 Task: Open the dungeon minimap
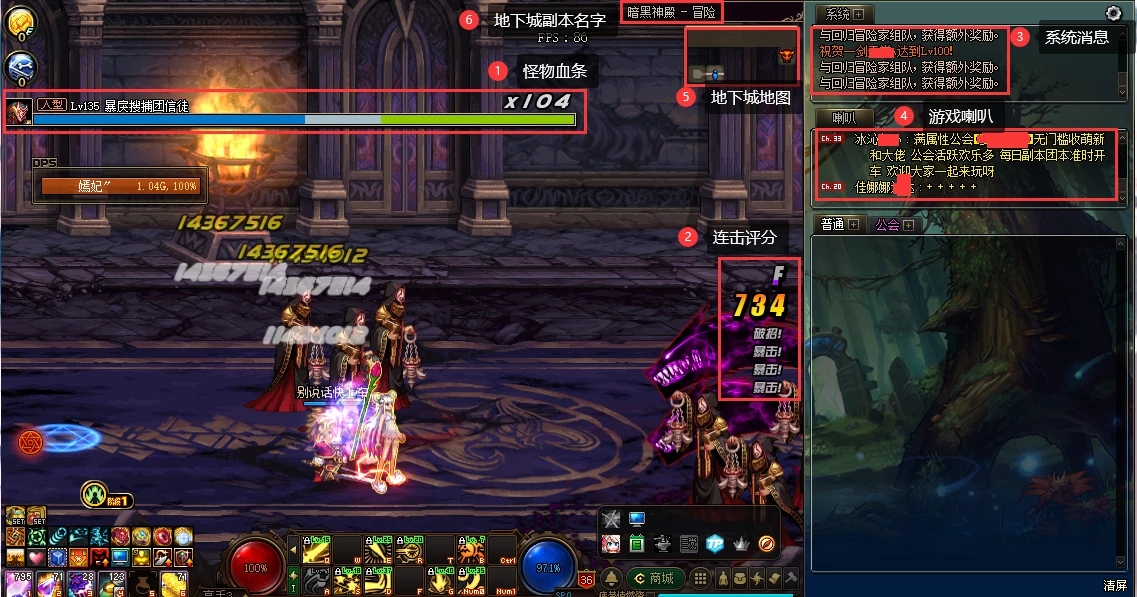(x=740, y=56)
